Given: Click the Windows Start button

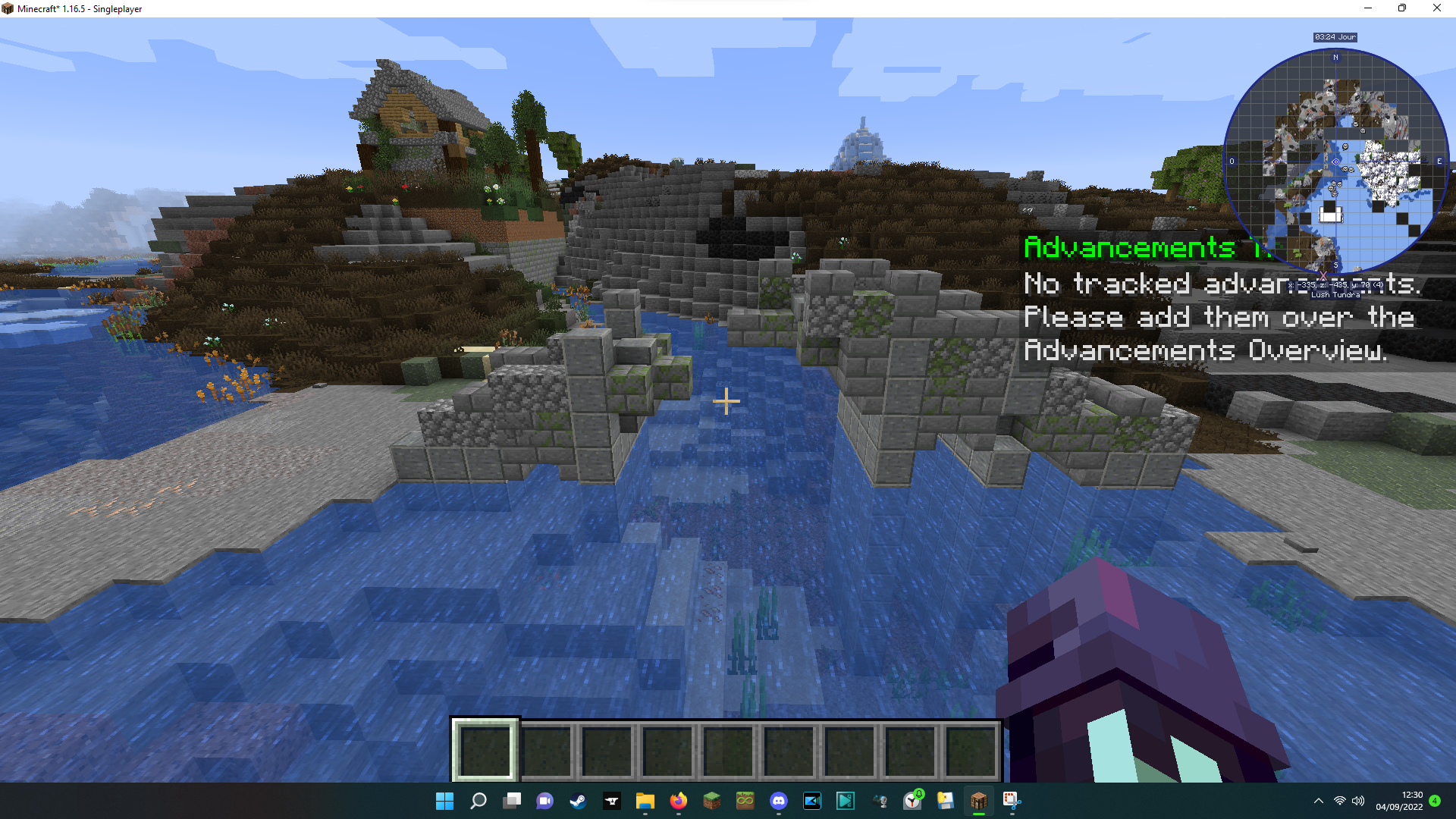Looking at the screenshot, I should [x=444, y=801].
